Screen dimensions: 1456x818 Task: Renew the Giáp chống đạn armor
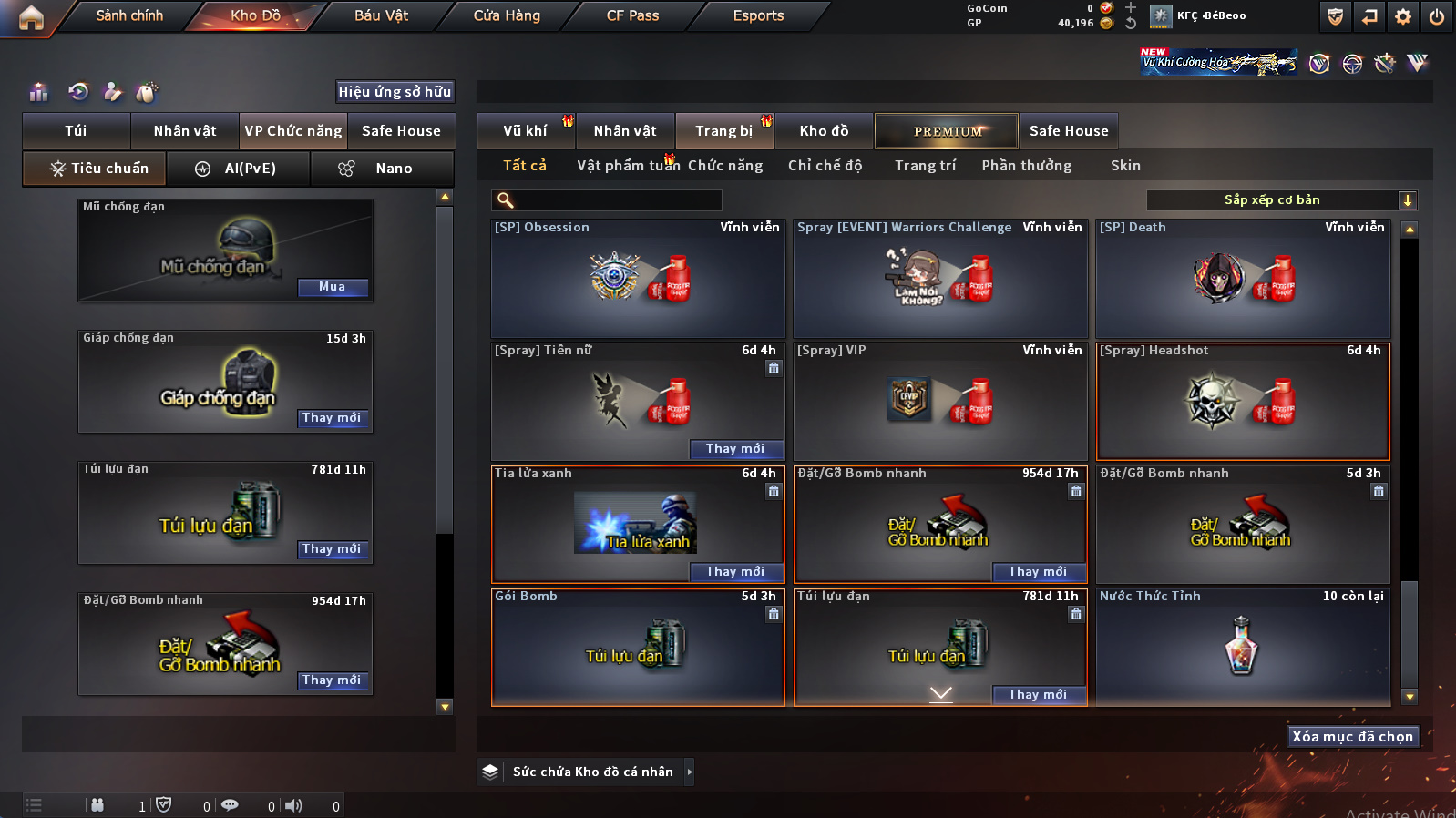point(333,418)
